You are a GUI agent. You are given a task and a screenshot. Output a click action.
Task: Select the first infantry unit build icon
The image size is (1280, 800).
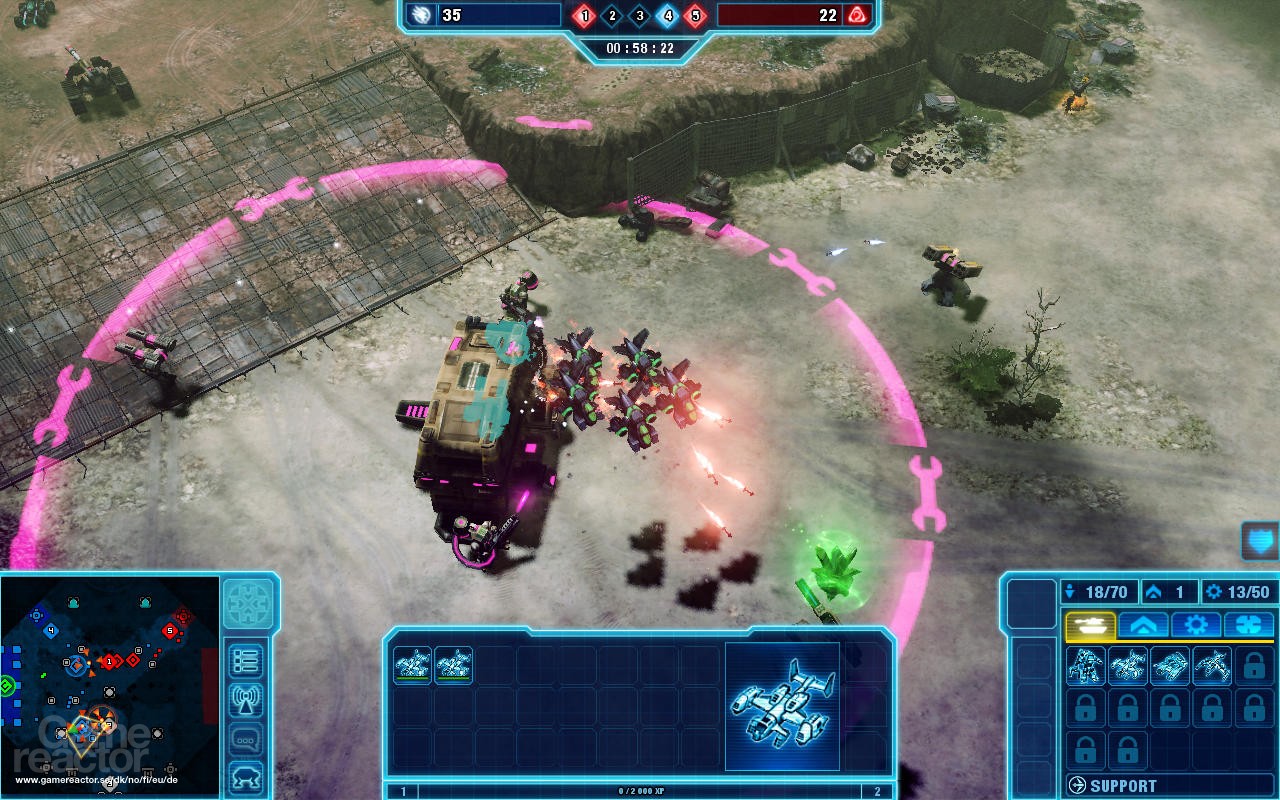pyautogui.click(x=1086, y=667)
